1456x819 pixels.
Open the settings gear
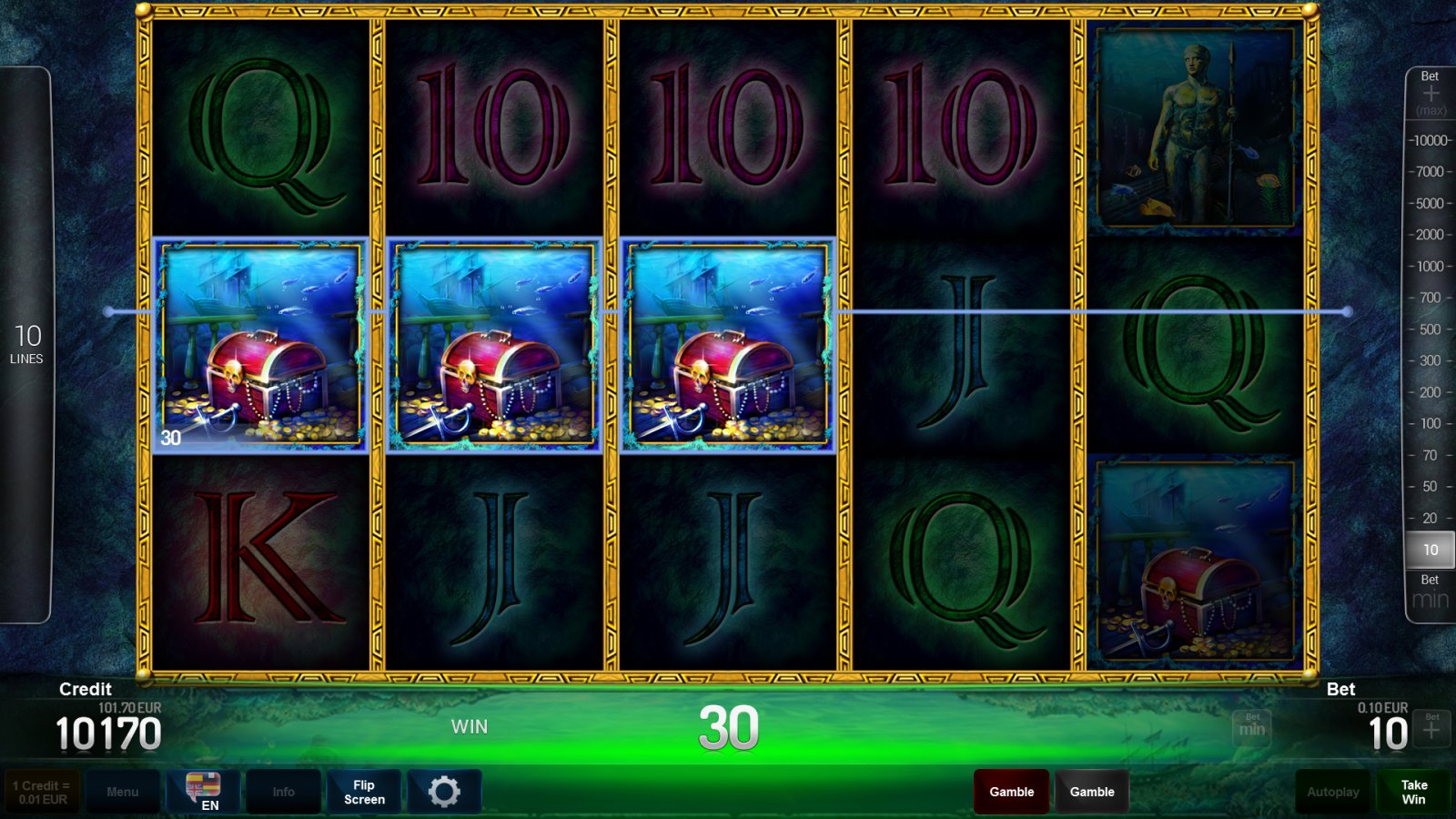(443, 791)
